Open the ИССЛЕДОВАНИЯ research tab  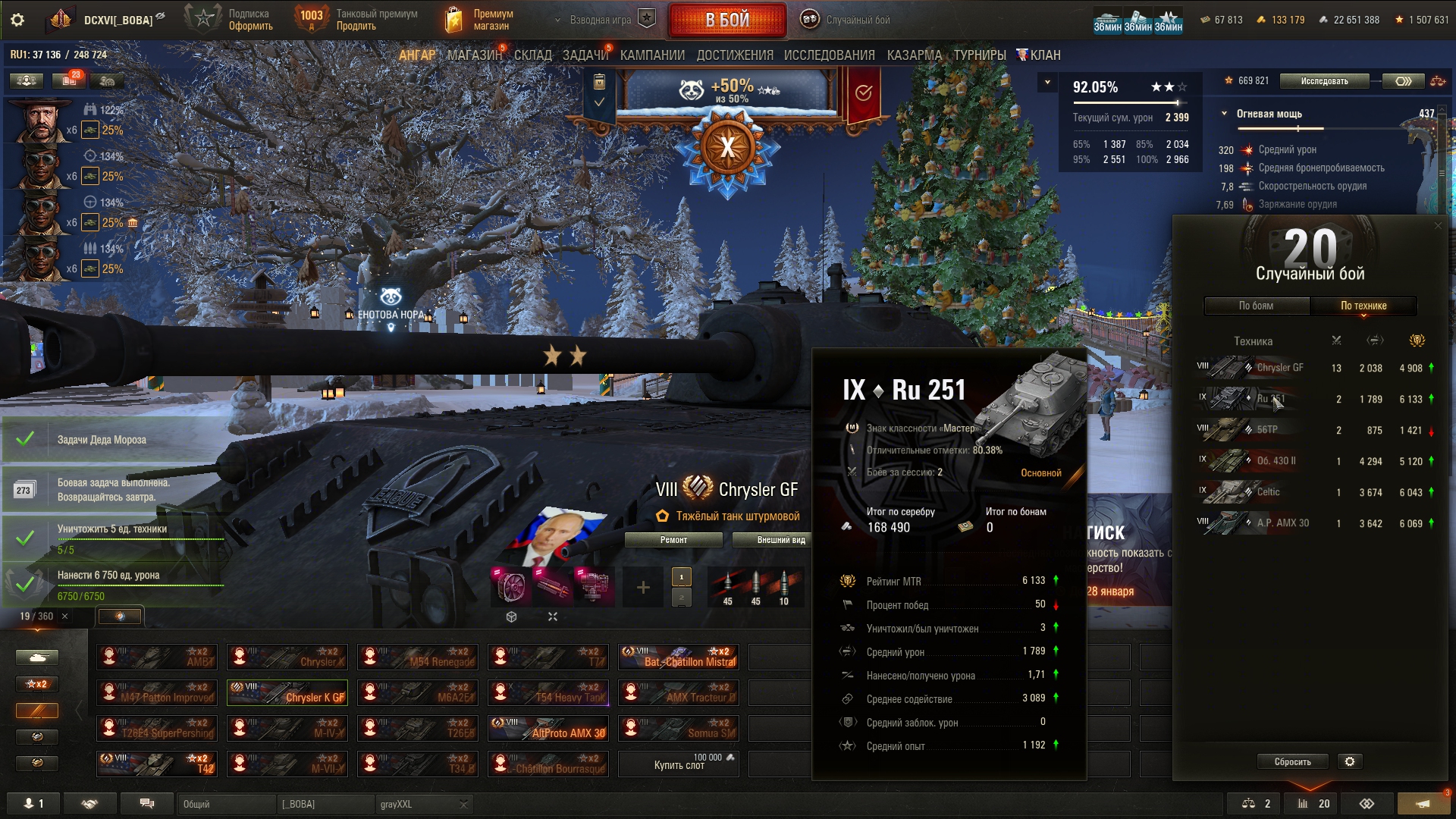[829, 55]
